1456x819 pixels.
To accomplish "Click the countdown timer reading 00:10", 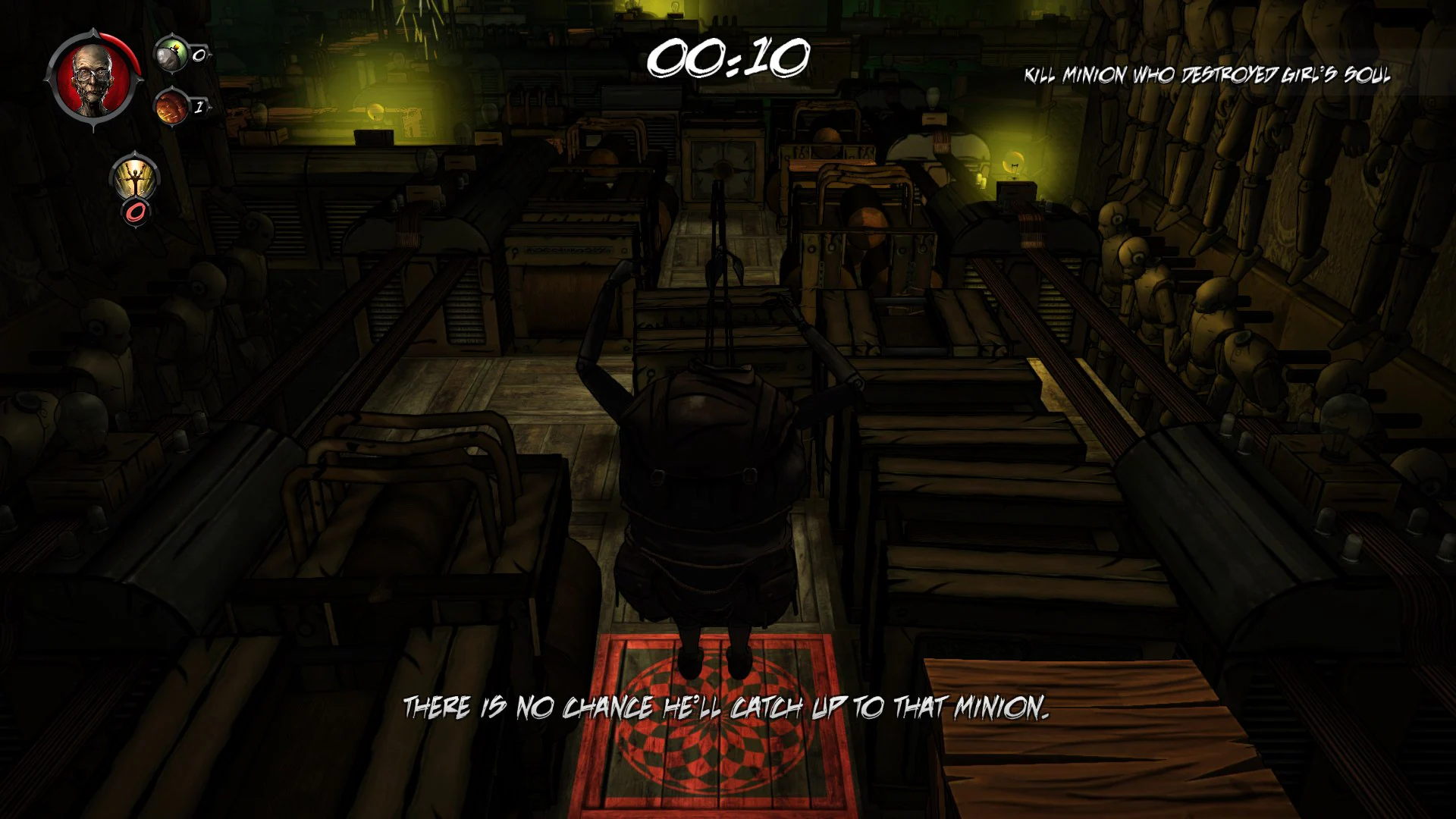I will click(x=730, y=57).
